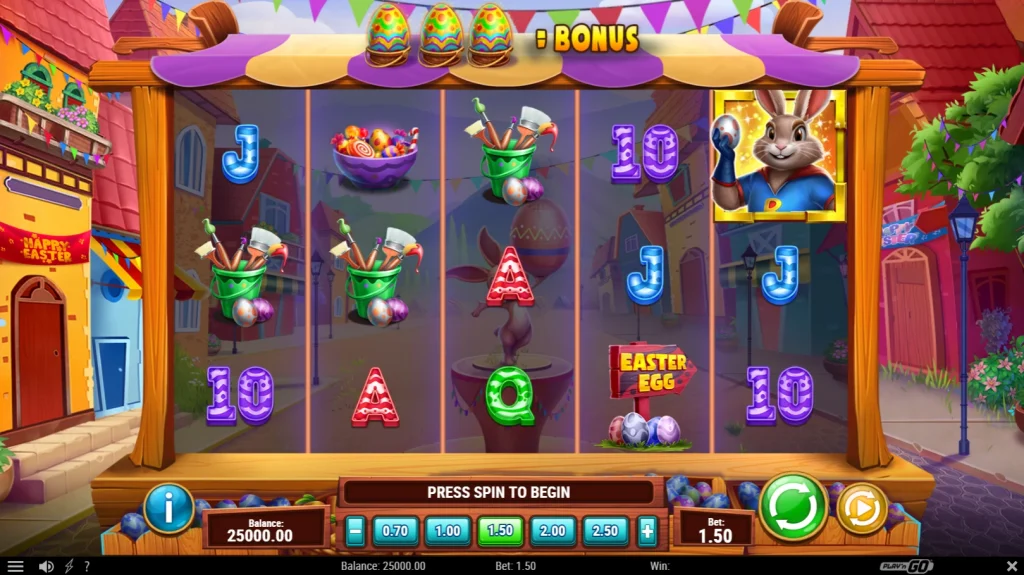Open the paytable info button
The height and width of the screenshot is (575, 1024).
169,508
